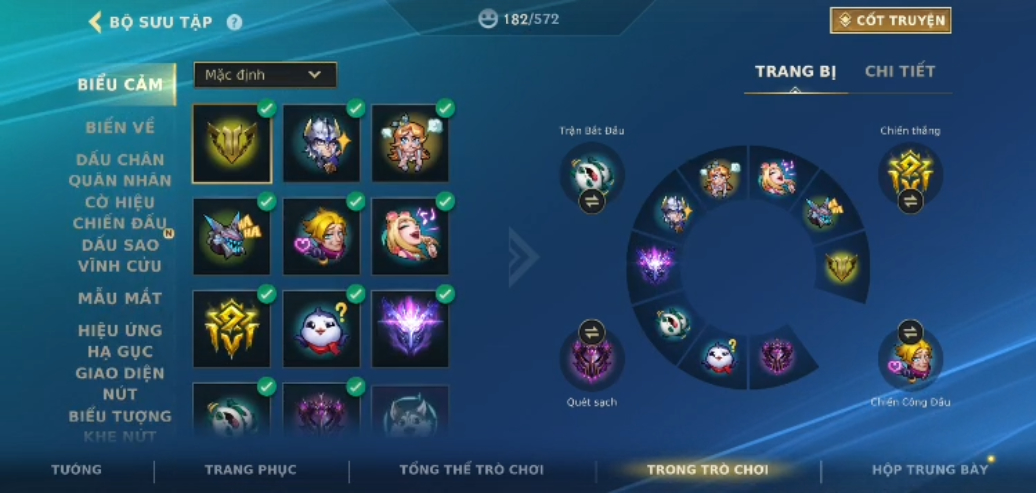
Task: Open the Hộp Trưng Bày tab
Action: pos(929,469)
